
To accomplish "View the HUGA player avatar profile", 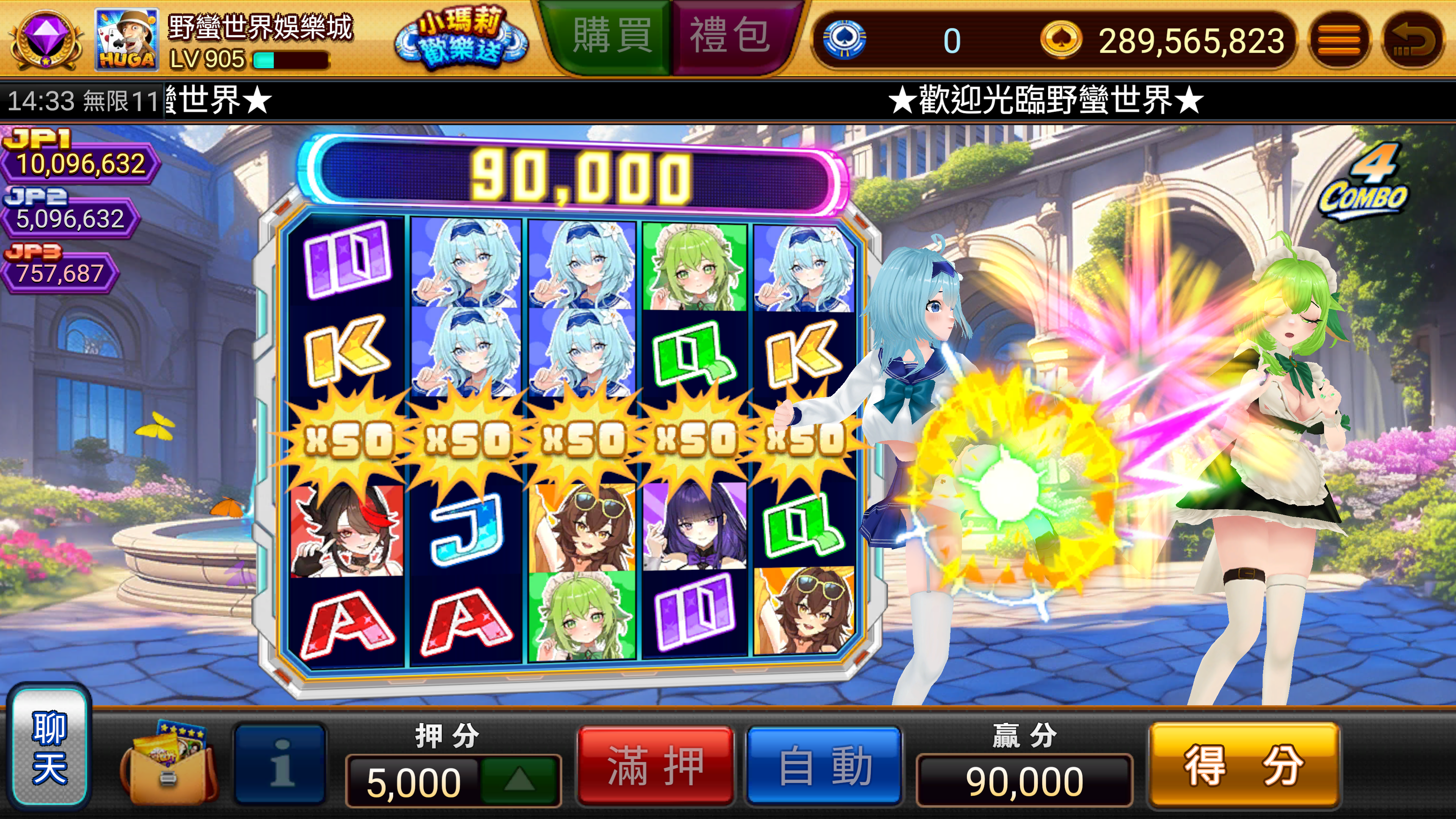I will 127,39.
